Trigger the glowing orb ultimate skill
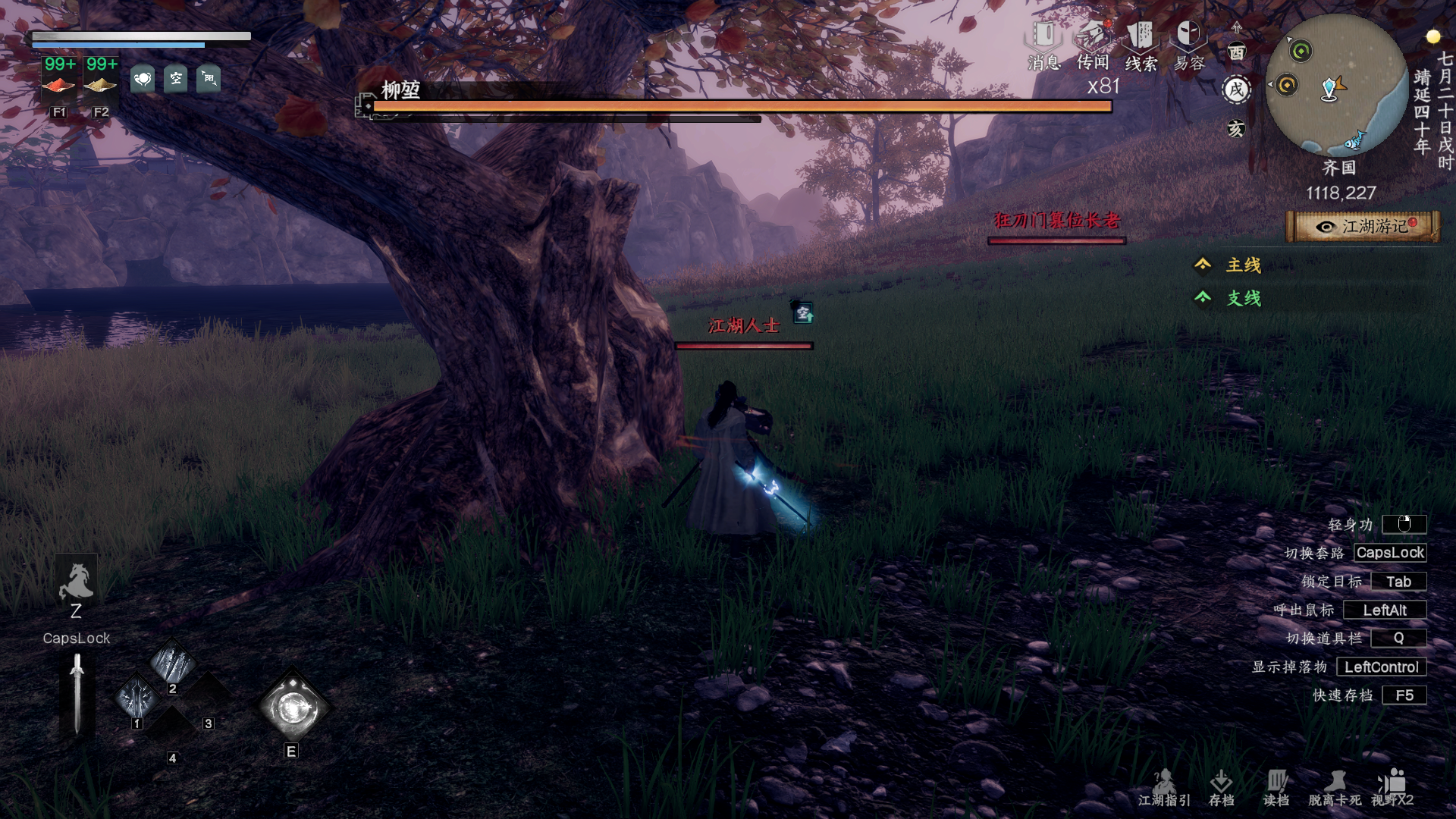 click(x=292, y=708)
